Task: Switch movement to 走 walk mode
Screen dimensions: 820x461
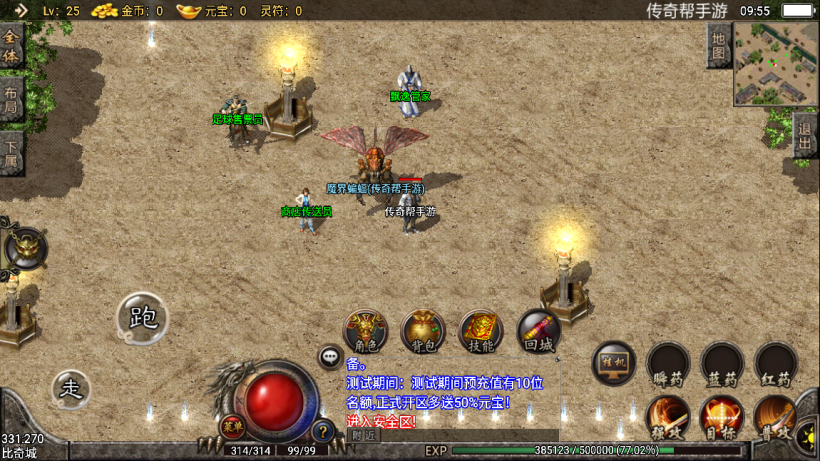Action: [x=70, y=389]
